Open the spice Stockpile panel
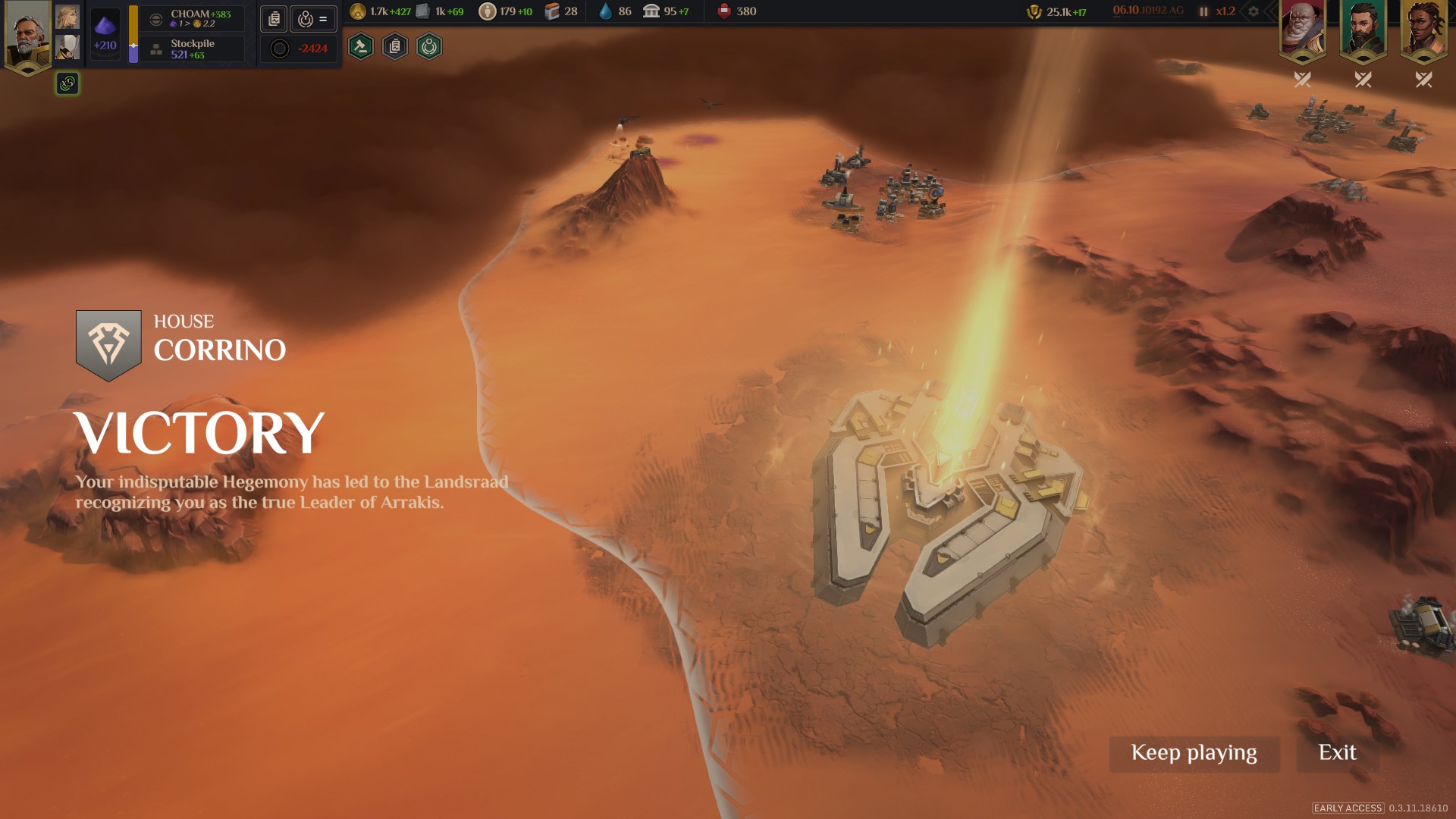The width and height of the screenshot is (1456, 819). [193, 49]
